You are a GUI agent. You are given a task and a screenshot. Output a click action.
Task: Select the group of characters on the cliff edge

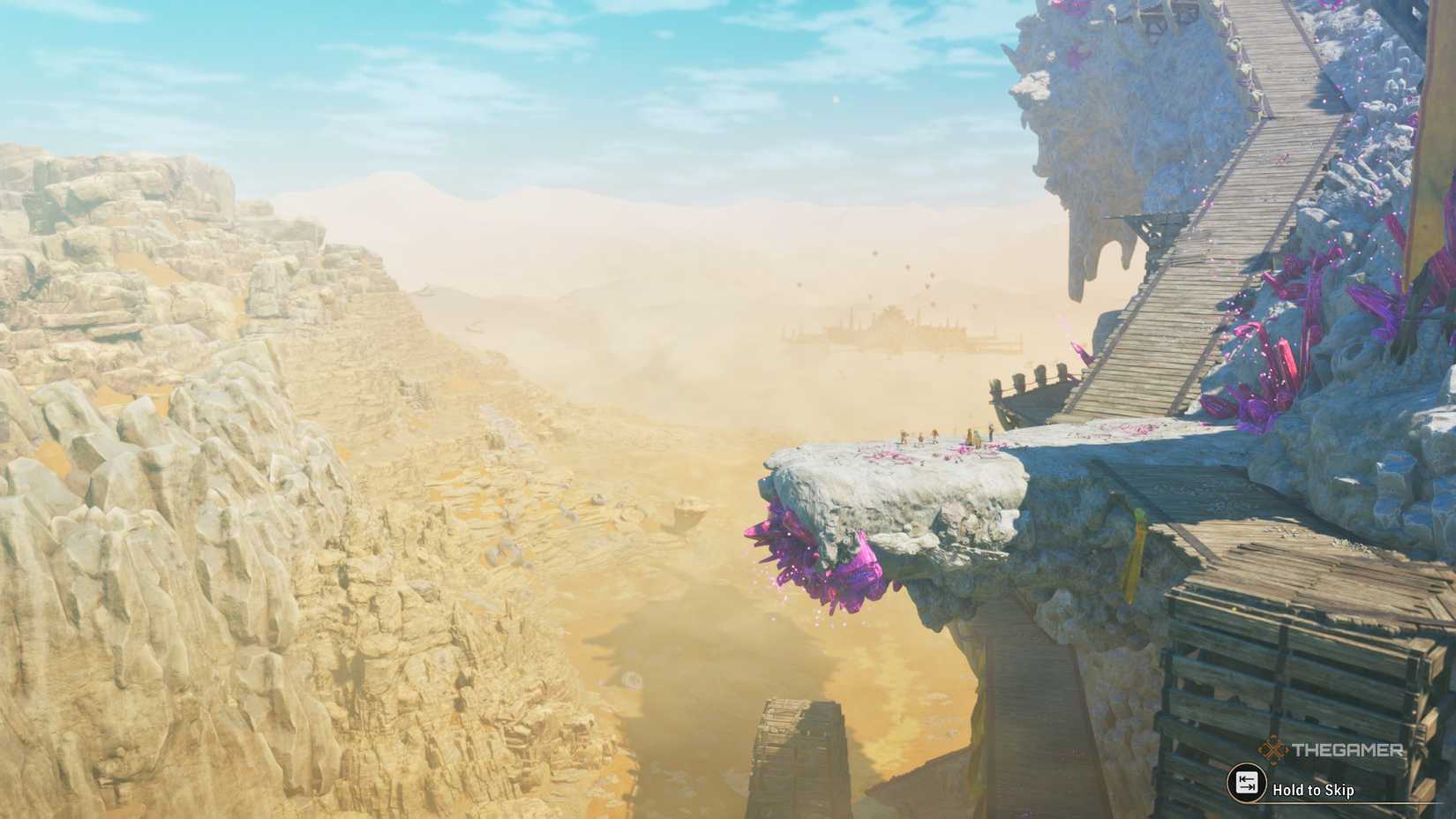[x=944, y=435]
